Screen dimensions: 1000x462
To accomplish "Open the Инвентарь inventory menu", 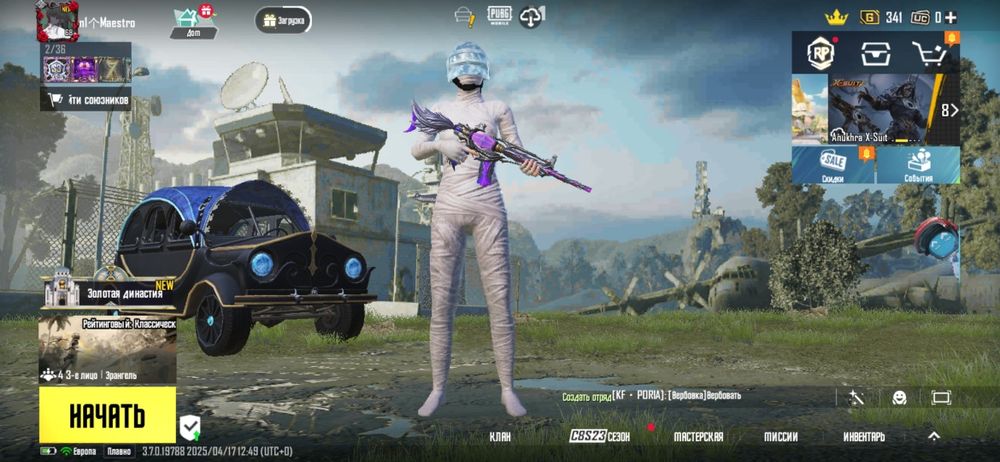I will (x=863, y=437).
